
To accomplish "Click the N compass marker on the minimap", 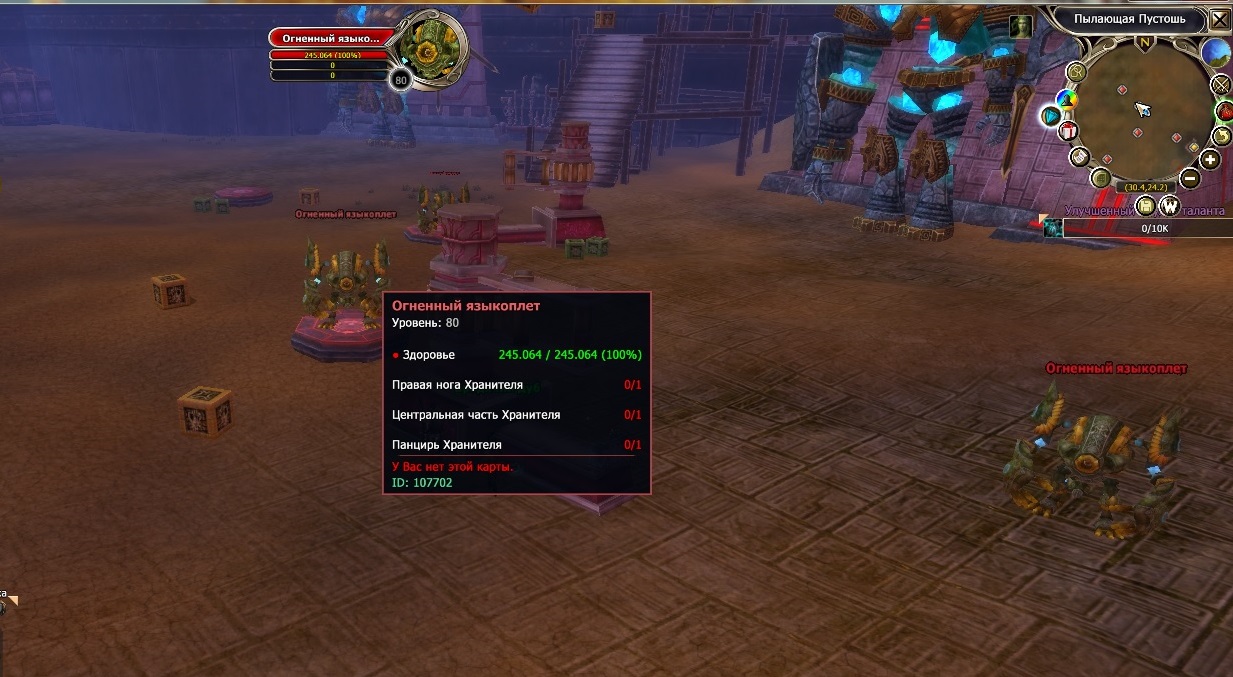I will 1144,43.
